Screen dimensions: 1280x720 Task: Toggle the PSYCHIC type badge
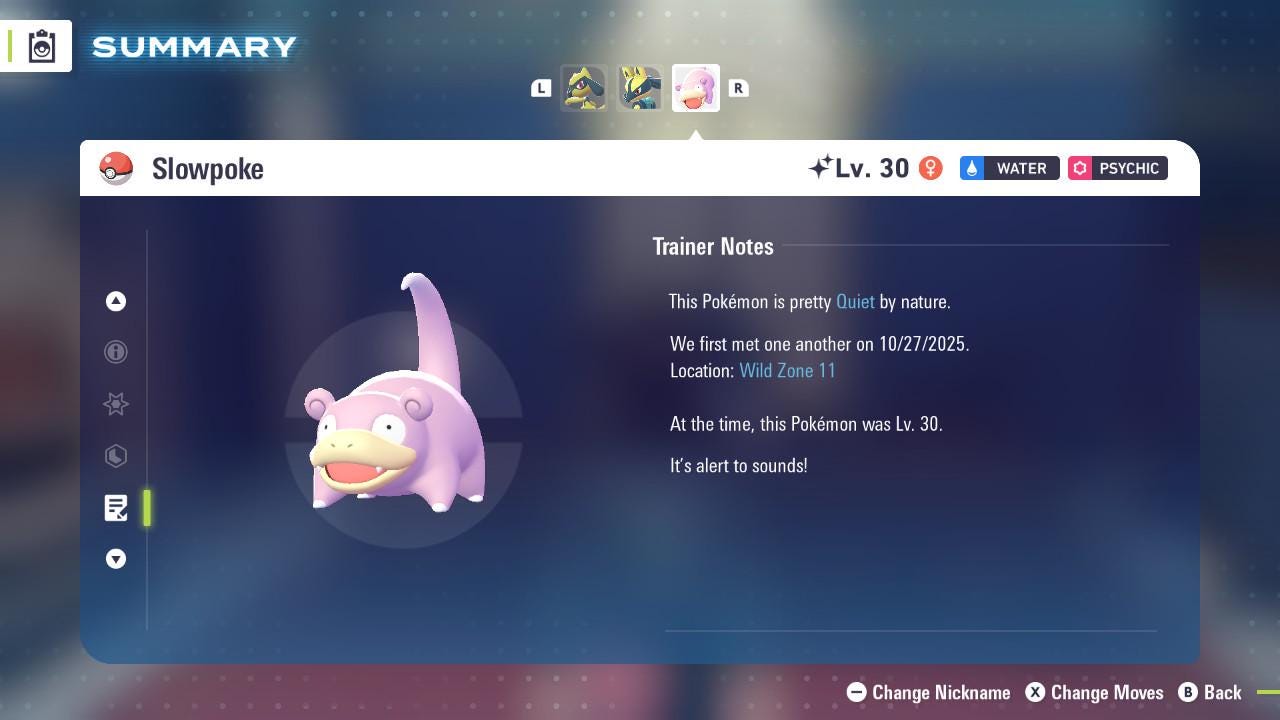[x=1117, y=168]
